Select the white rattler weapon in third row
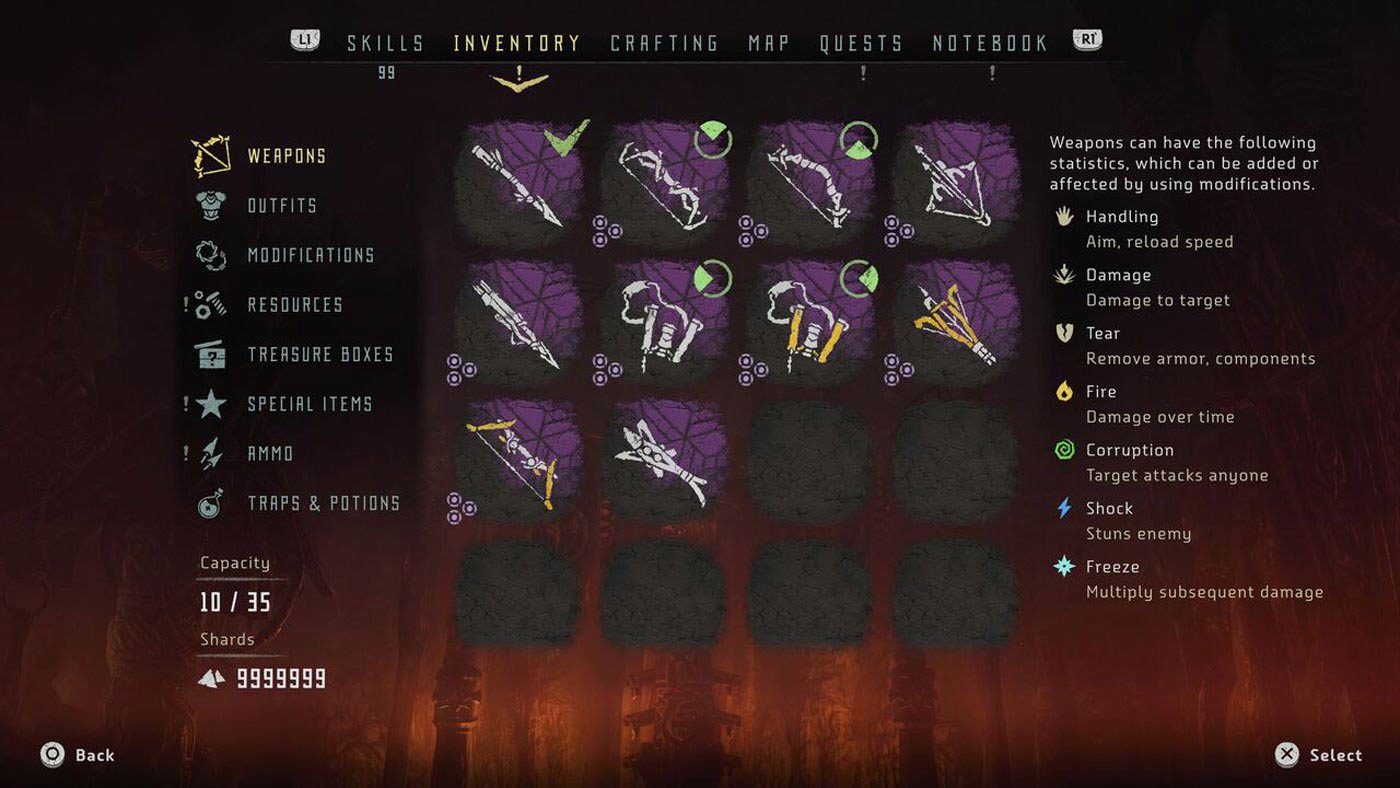 (664, 462)
